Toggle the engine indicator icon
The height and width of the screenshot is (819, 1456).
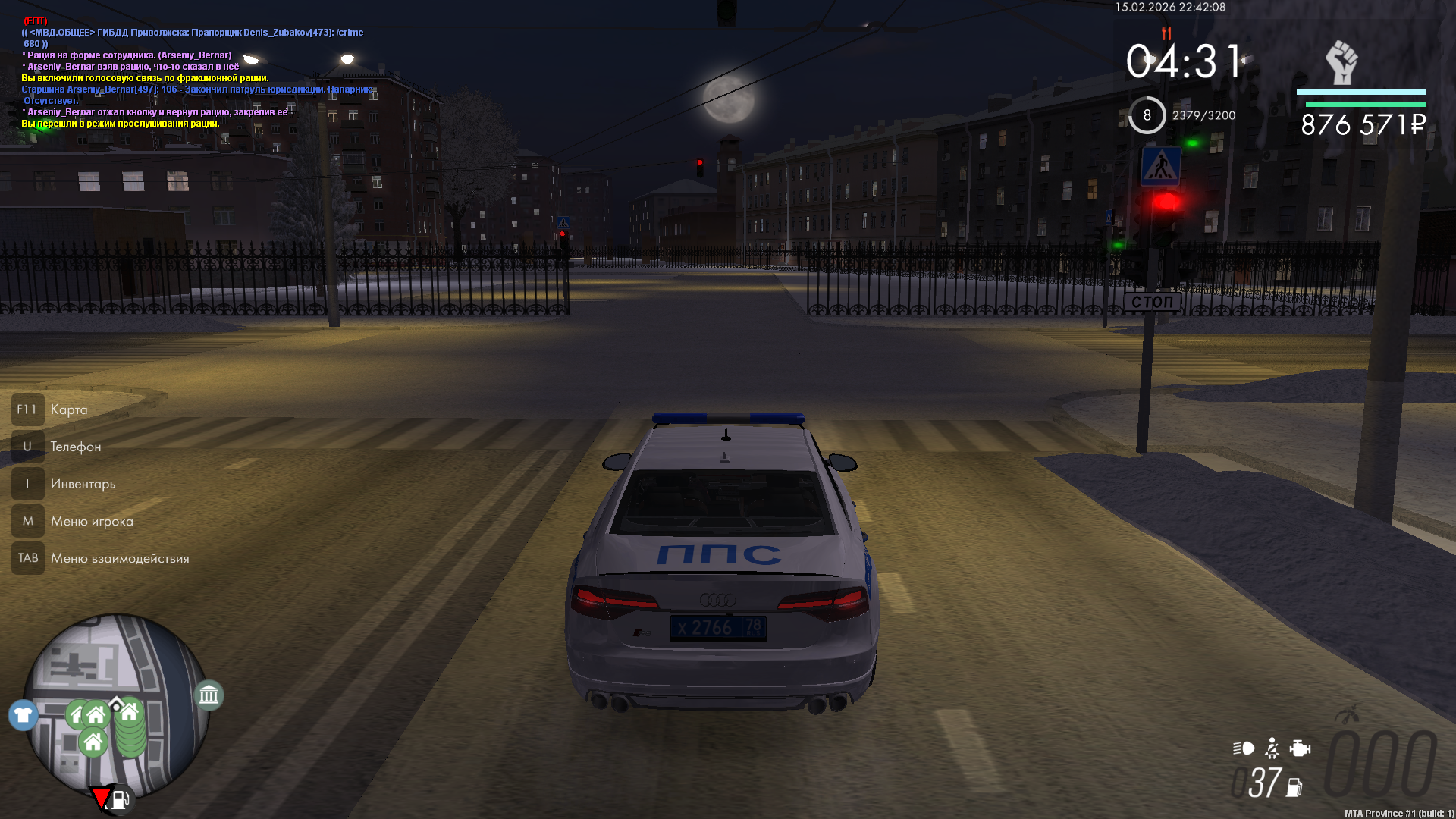tap(1300, 748)
